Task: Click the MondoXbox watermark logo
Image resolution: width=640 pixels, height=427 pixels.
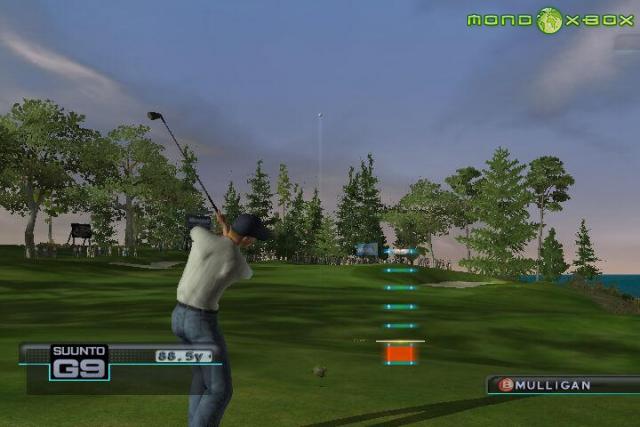Action: (x=550, y=20)
